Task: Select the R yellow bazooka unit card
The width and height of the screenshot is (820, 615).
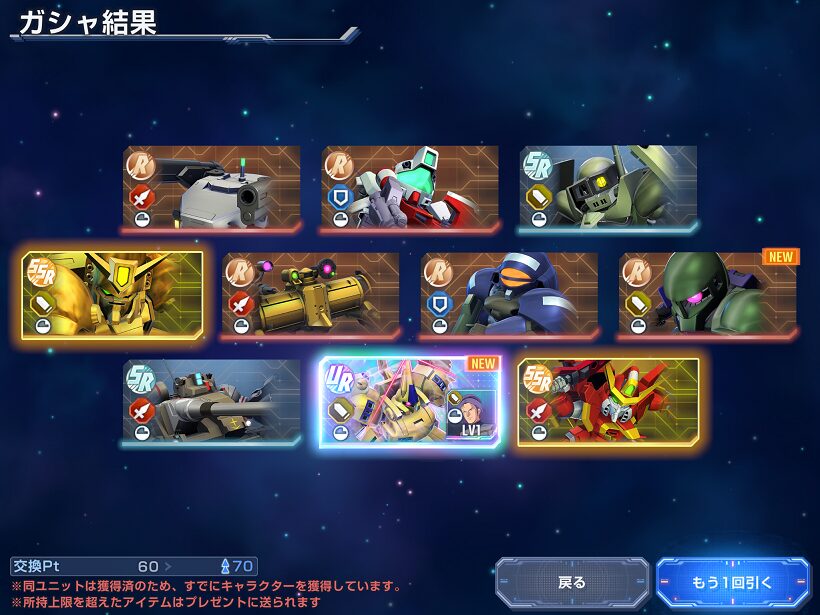Action: point(311,295)
